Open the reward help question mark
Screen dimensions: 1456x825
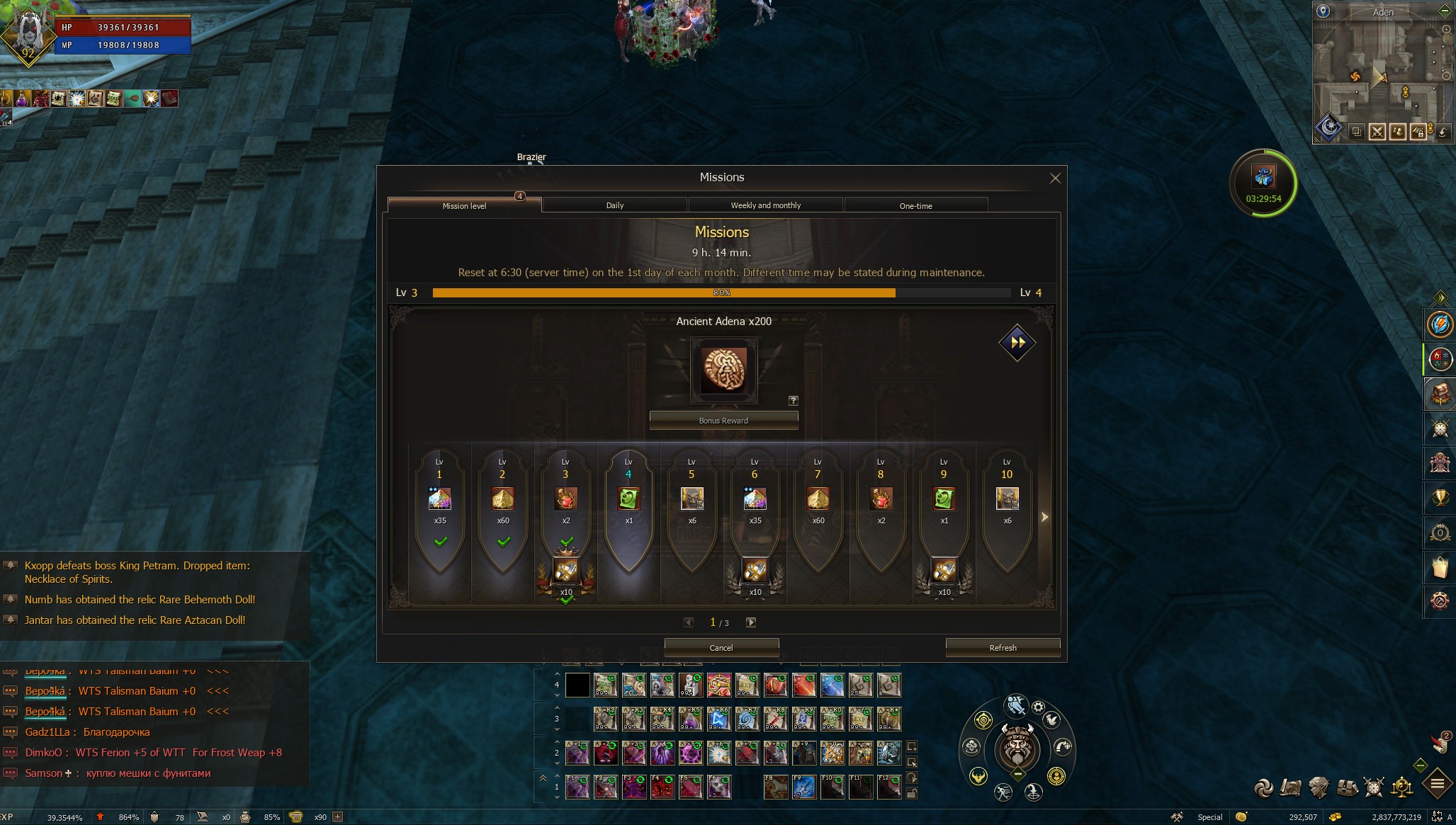[794, 401]
